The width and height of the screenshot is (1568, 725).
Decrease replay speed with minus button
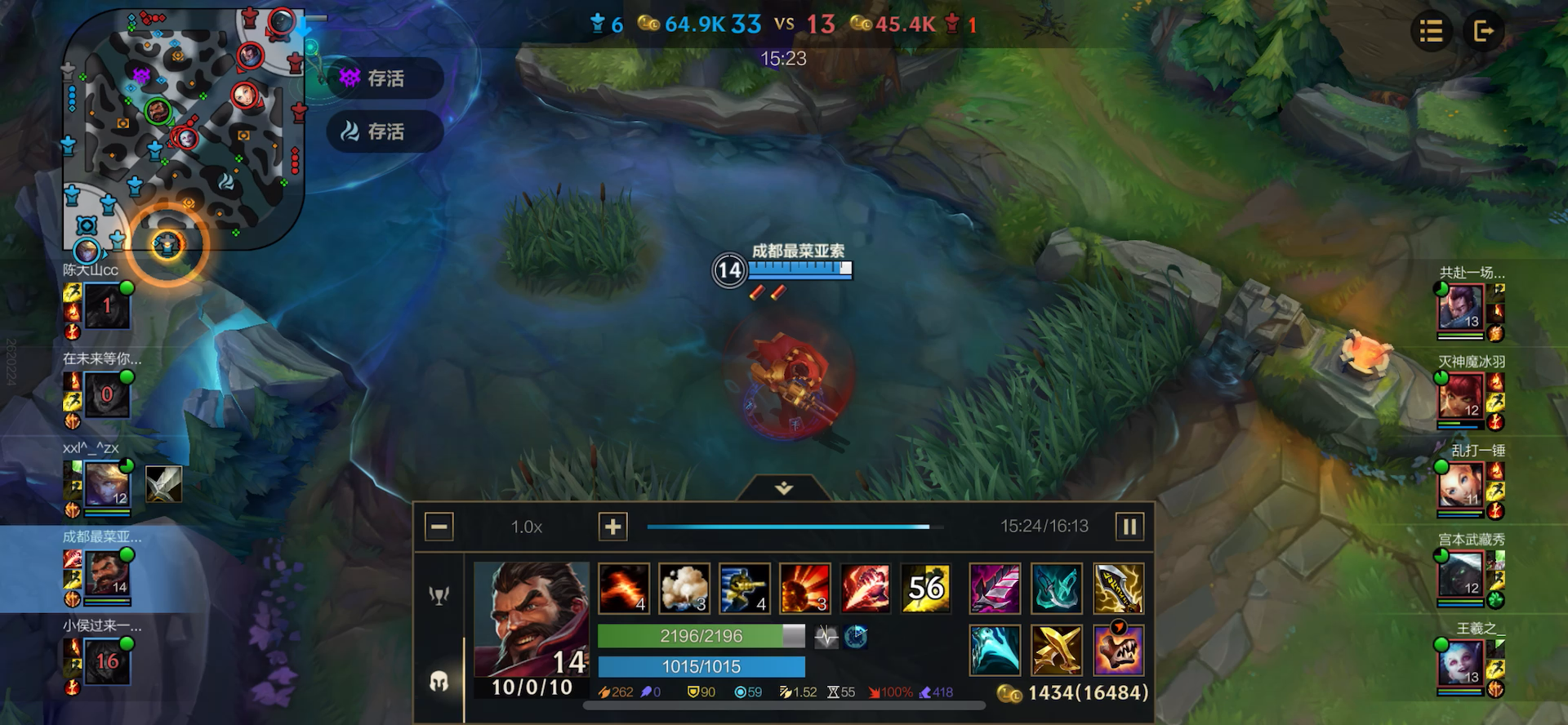[439, 527]
